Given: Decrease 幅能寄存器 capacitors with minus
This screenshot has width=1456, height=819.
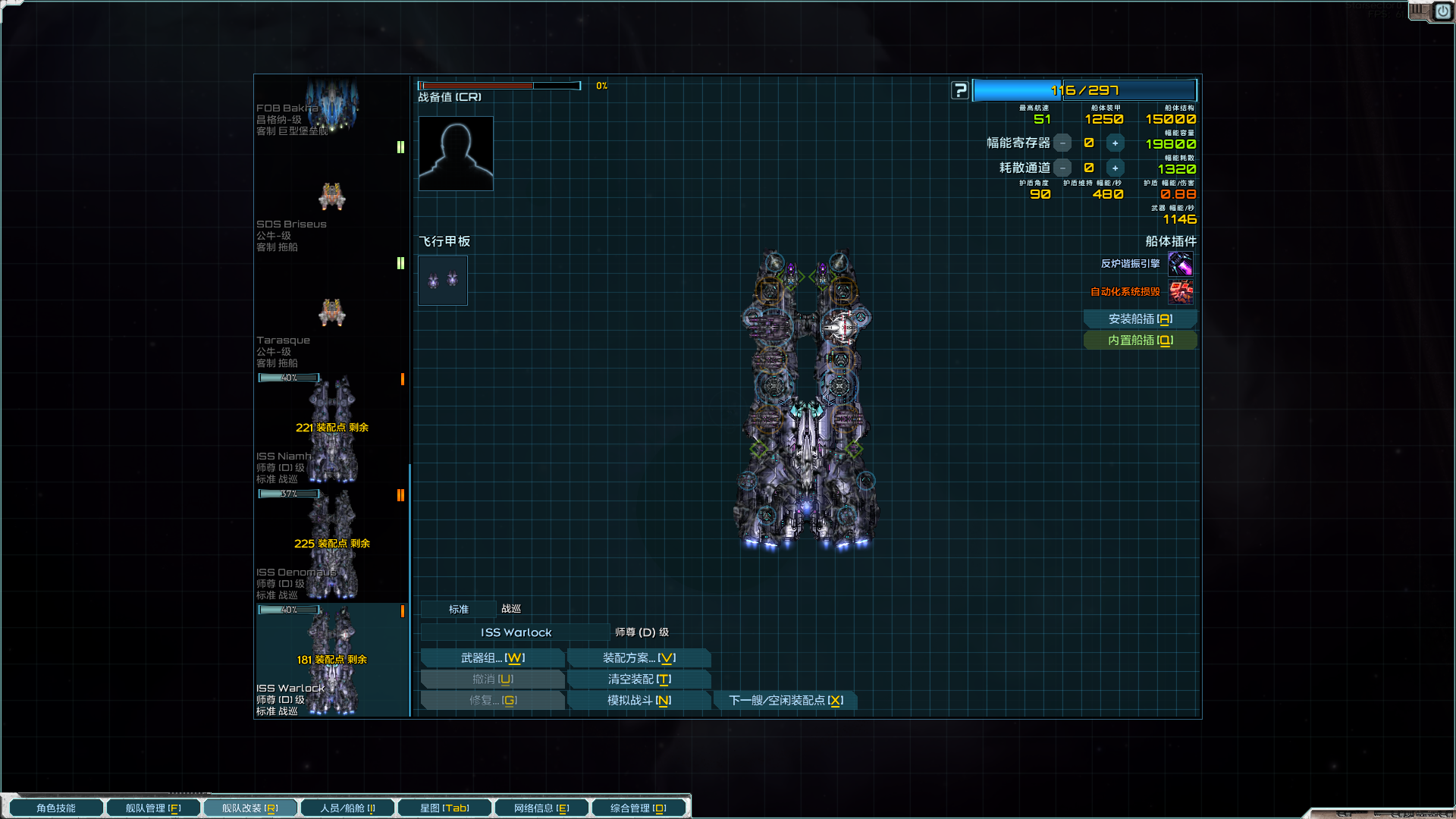Looking at the screenshot, I should [1062, 143].
